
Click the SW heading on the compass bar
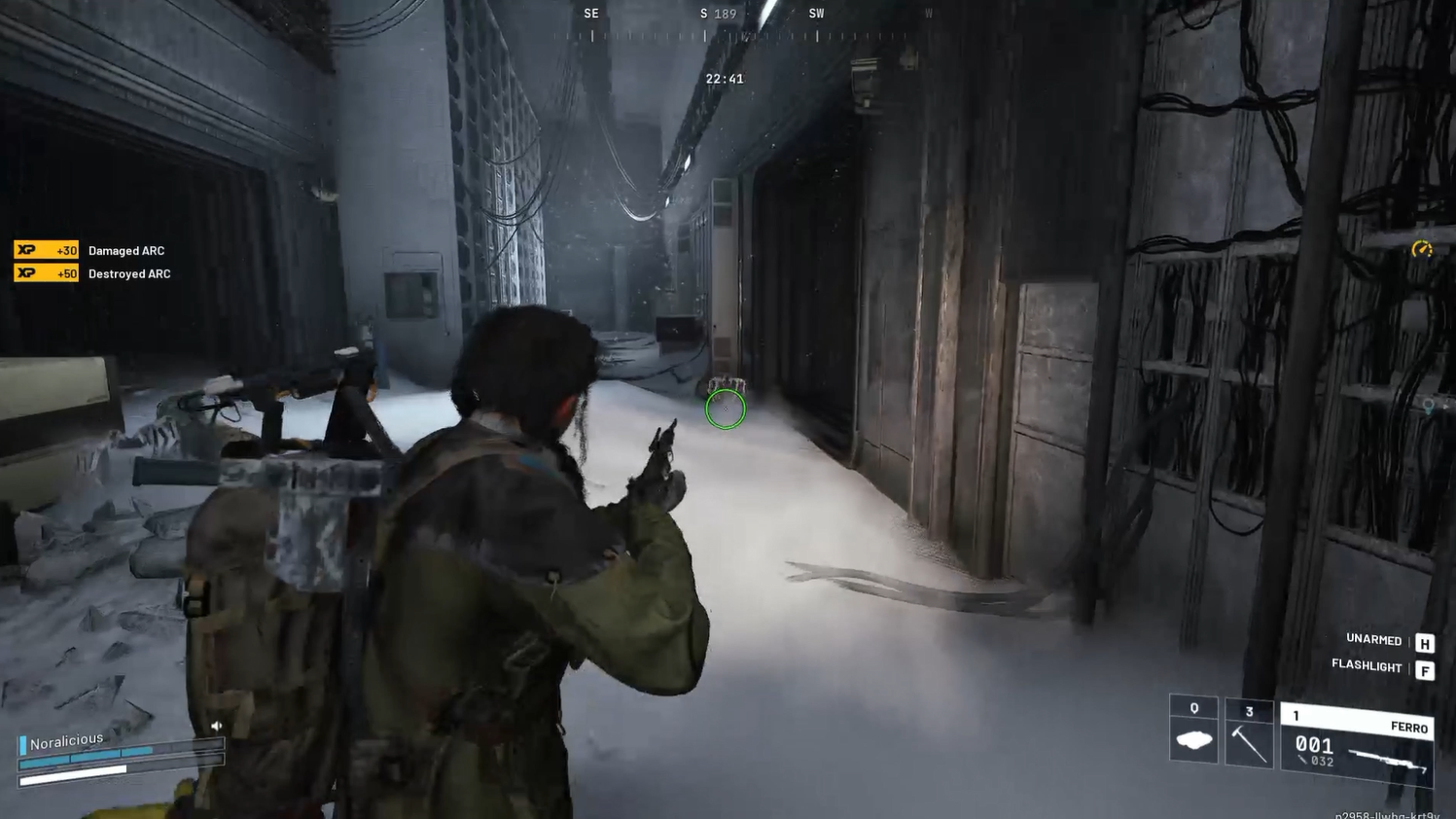pos(816,14)
